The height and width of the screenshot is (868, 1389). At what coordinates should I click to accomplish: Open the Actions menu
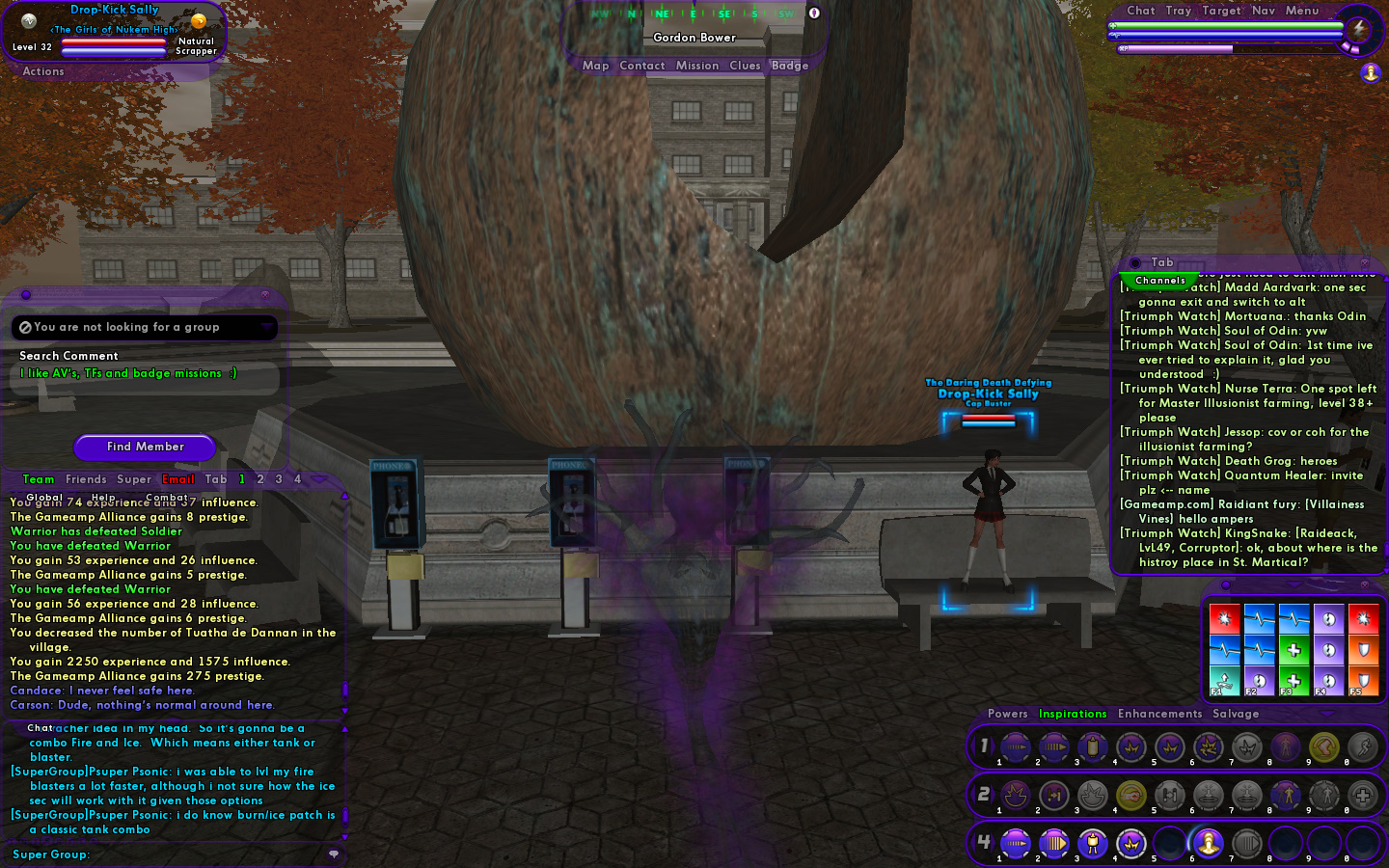coord(43,71)
